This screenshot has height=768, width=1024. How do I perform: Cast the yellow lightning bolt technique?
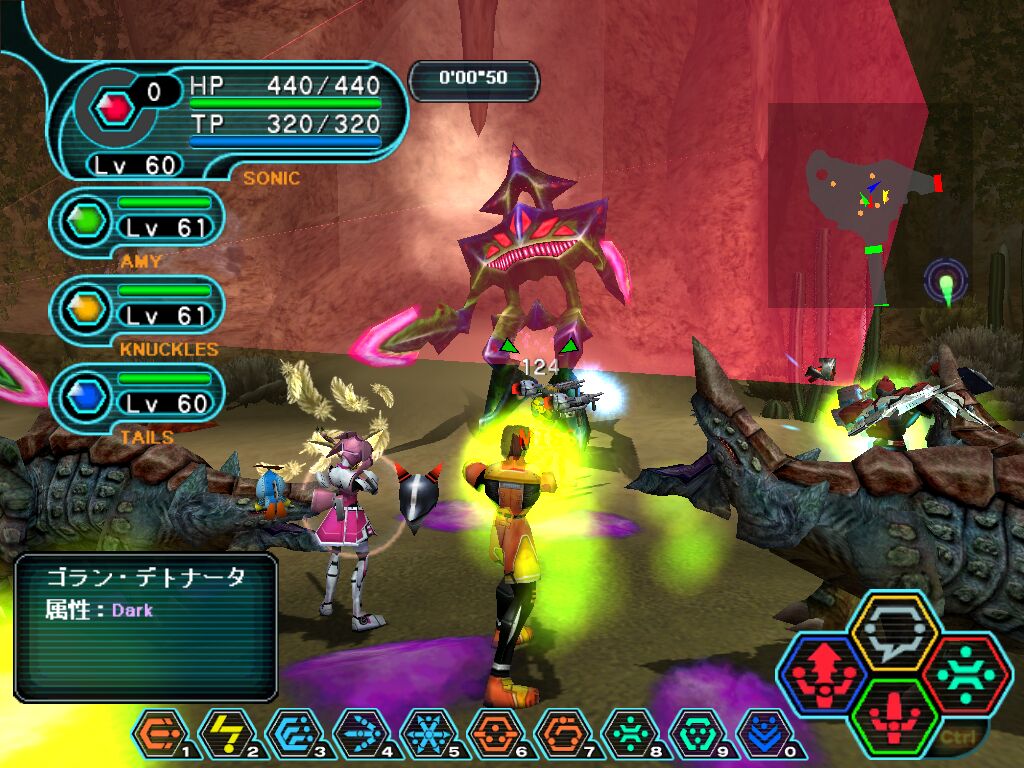point(225,737)
